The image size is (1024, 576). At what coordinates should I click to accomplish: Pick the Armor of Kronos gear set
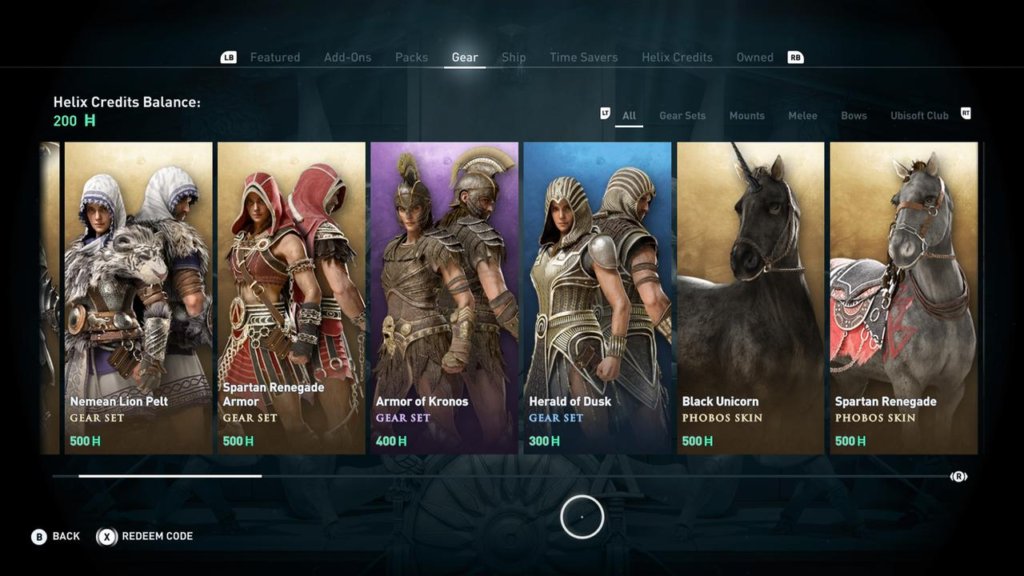pyautogui.click(x=444, y=297)
